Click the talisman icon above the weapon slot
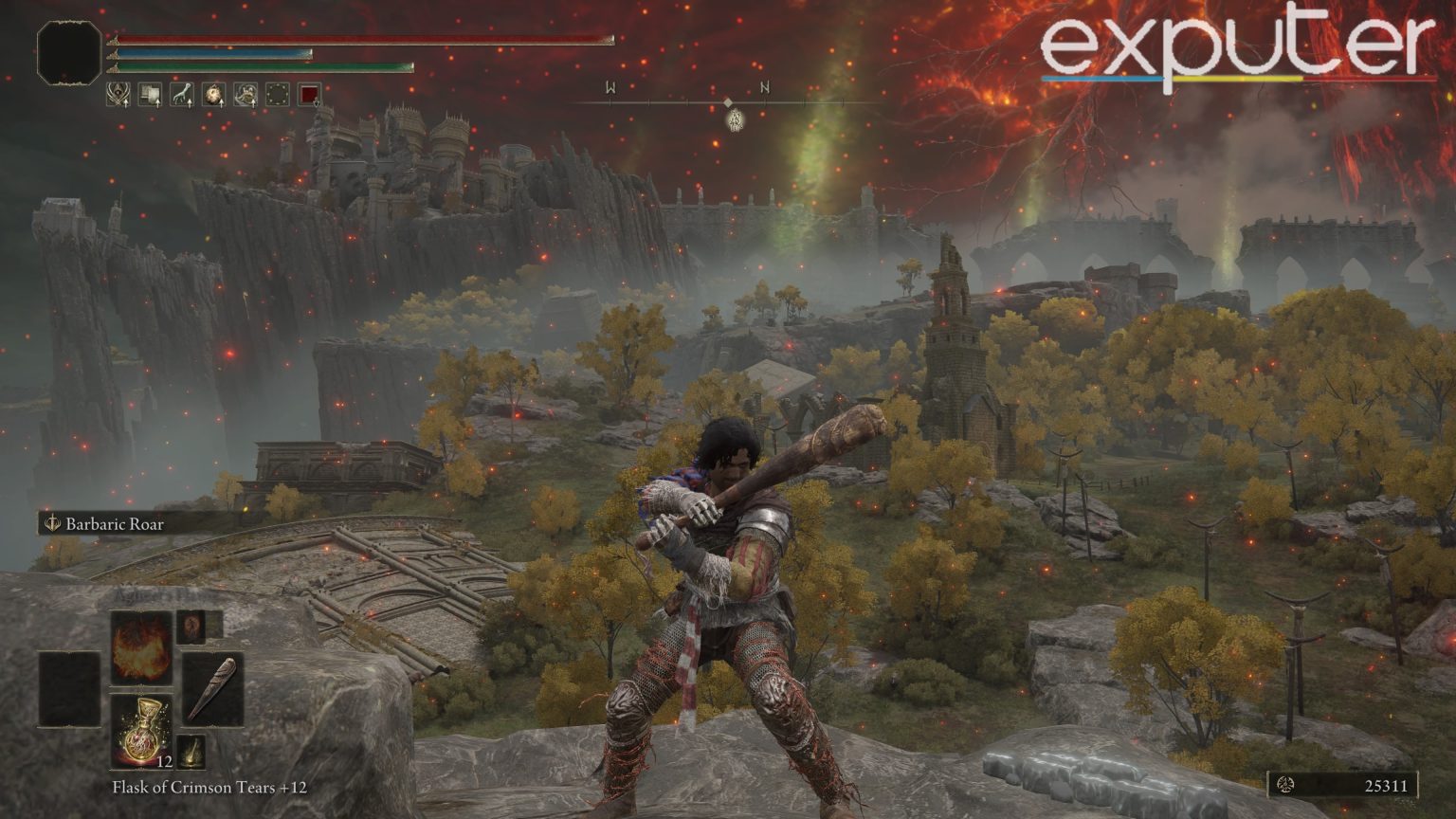The width and height of the screenshot is (1456, 819). (191, 628)
